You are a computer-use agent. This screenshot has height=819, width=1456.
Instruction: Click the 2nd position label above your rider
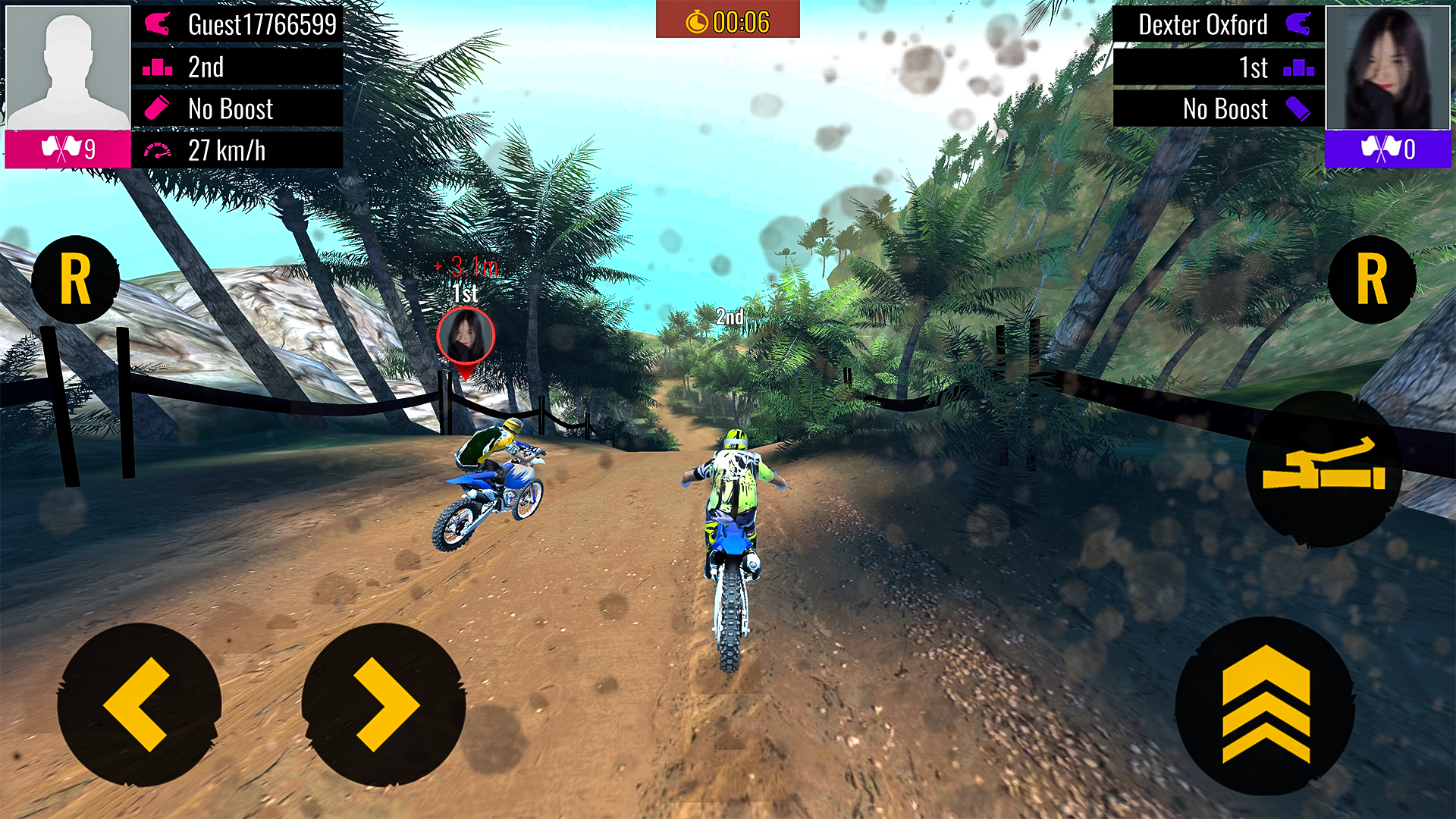[730, 316]
